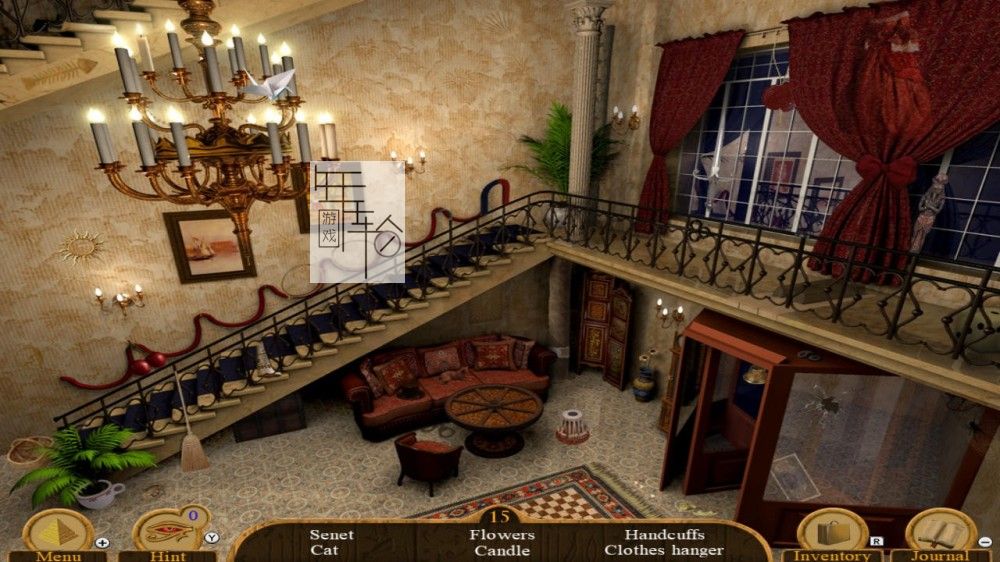1000x562 pixels.
Task: Open the Inventory bag
Action: pos(831,533)
